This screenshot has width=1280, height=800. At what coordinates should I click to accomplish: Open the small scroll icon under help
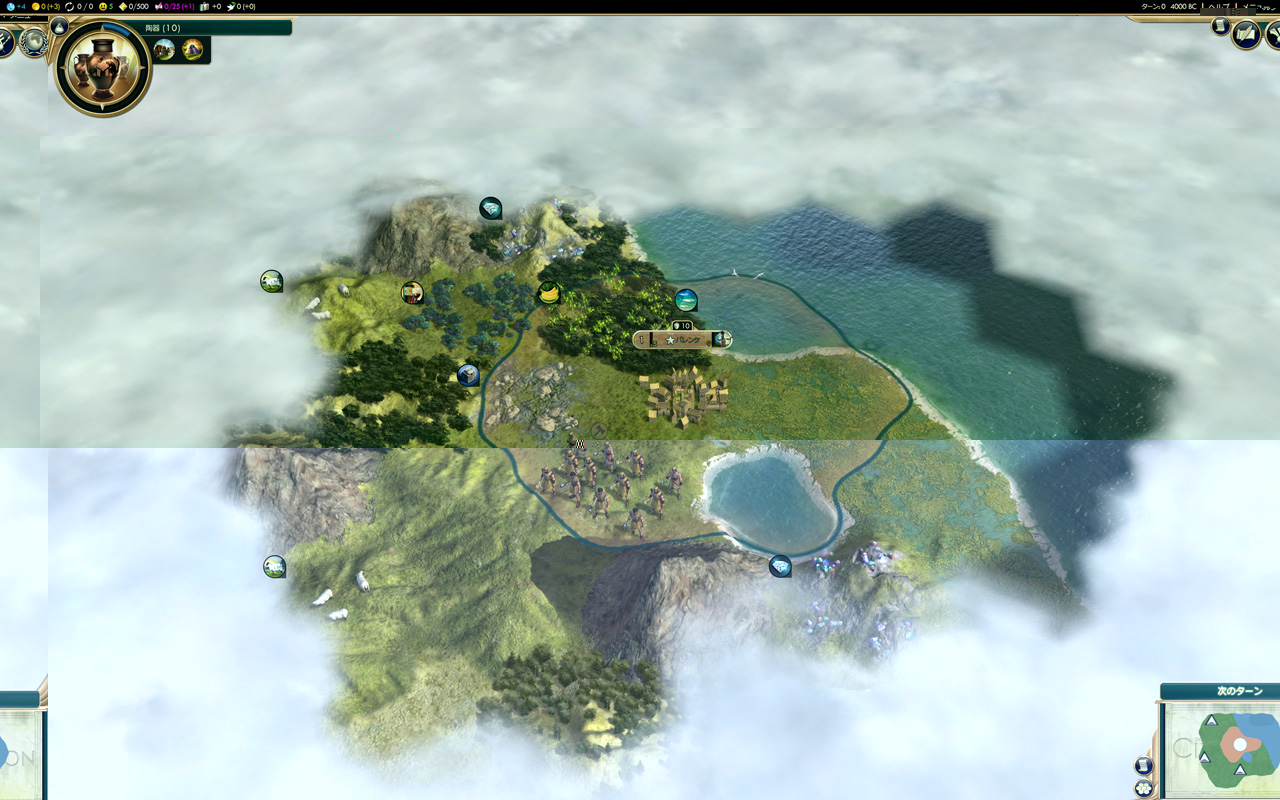[1220, 26]
